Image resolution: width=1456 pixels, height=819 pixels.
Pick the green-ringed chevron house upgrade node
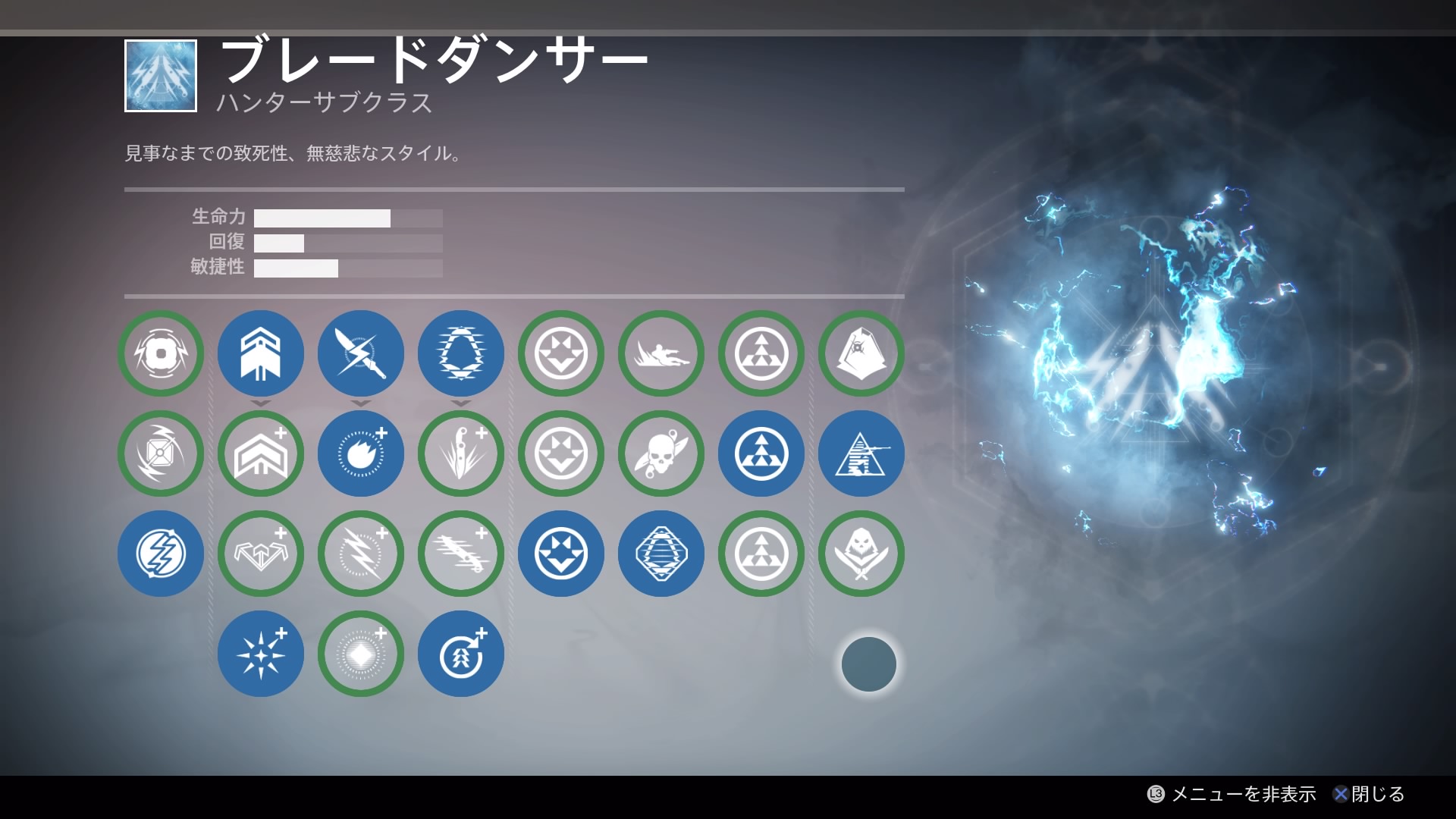[x=261, y=453]
